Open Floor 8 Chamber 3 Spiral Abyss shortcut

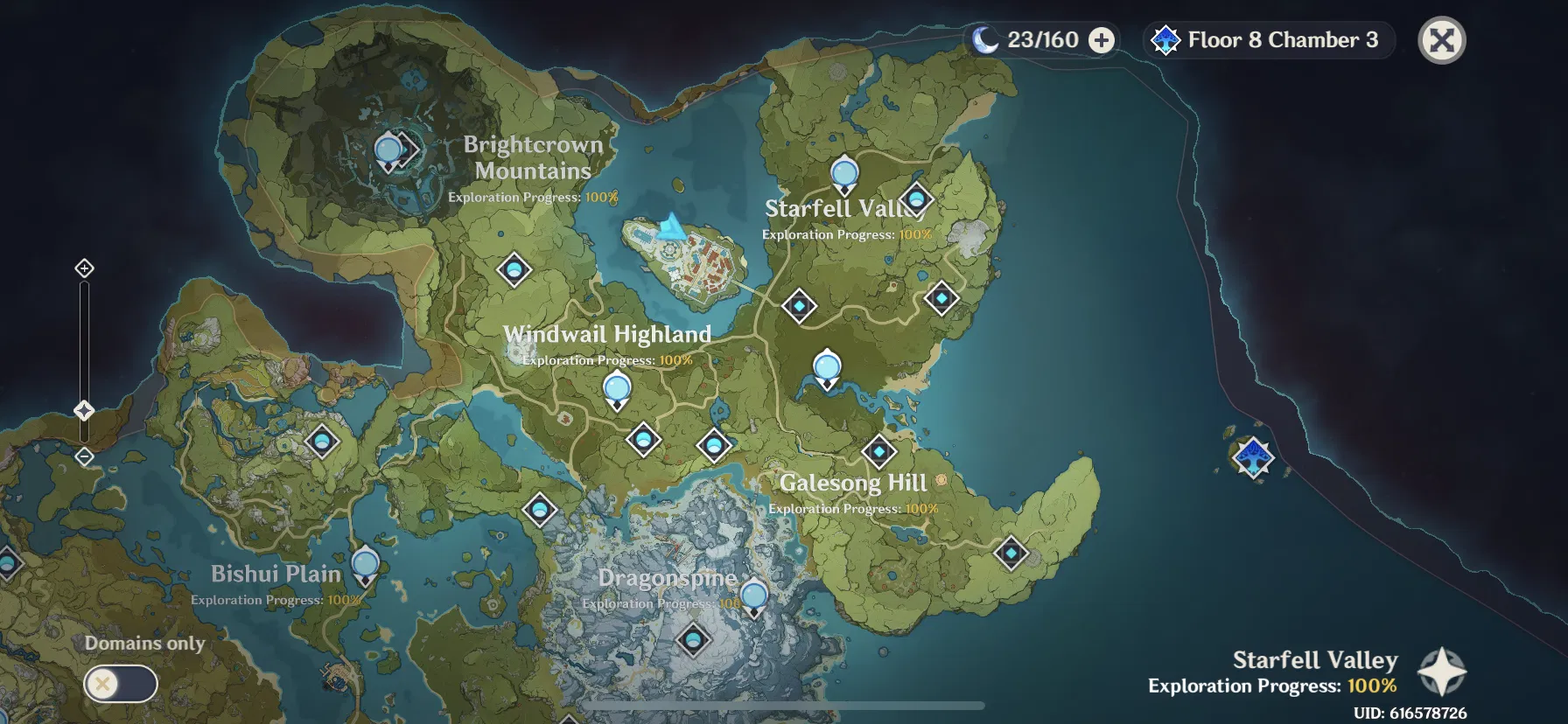tap(1268, 39)
